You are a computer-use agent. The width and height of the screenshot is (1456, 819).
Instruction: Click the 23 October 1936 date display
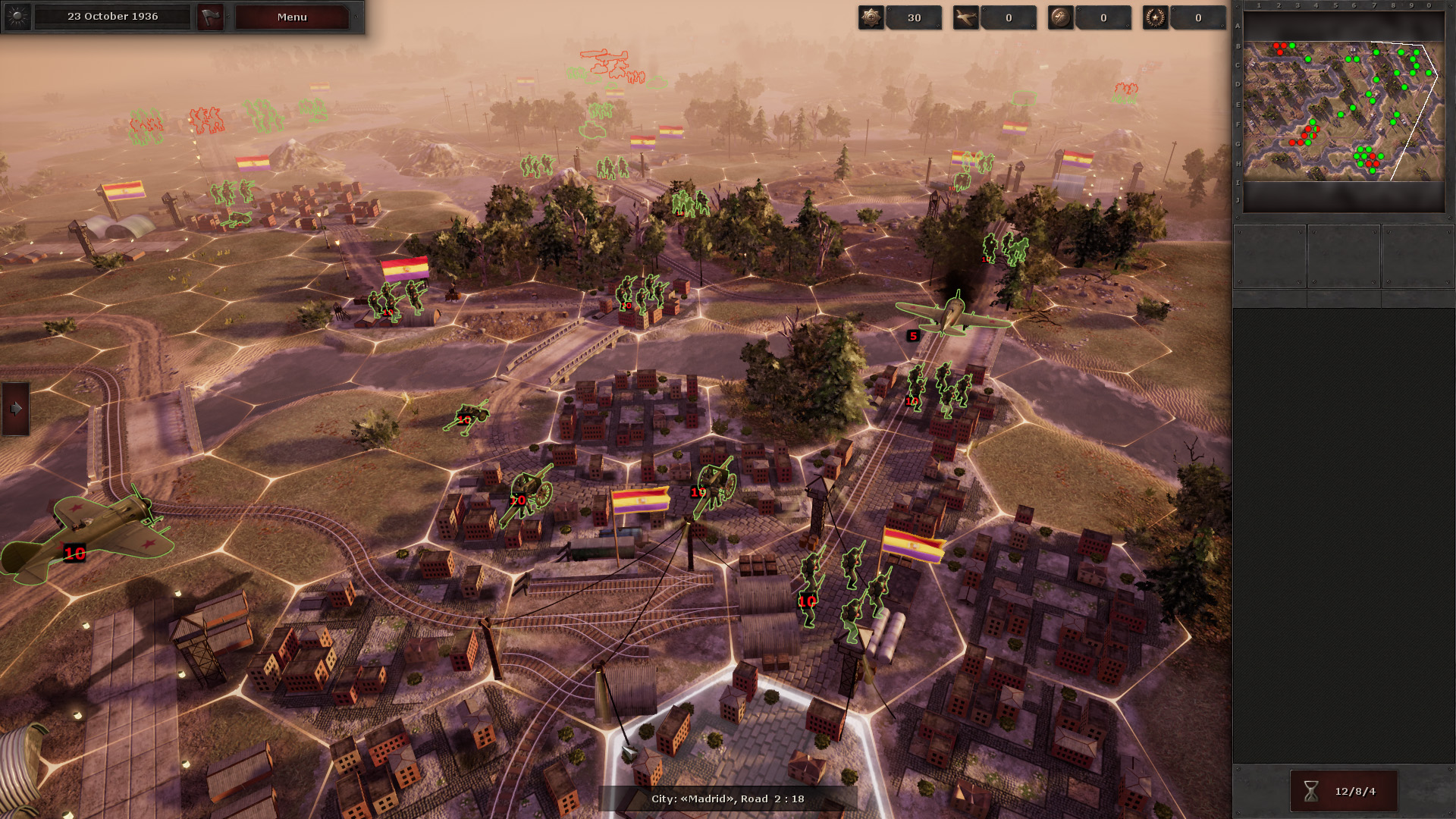(x=111, y=15)
